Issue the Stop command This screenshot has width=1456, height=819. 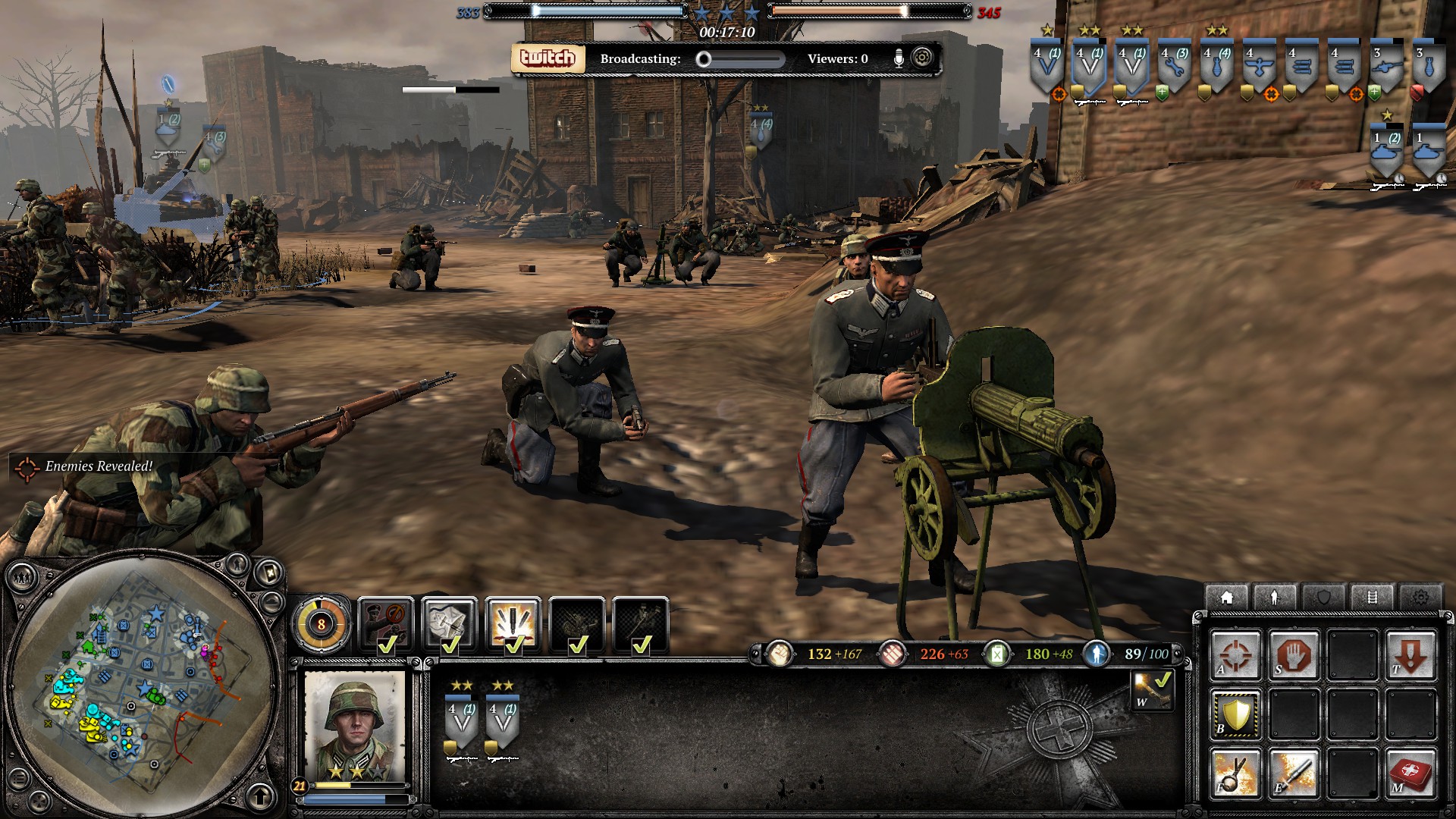coord(1294,654)
